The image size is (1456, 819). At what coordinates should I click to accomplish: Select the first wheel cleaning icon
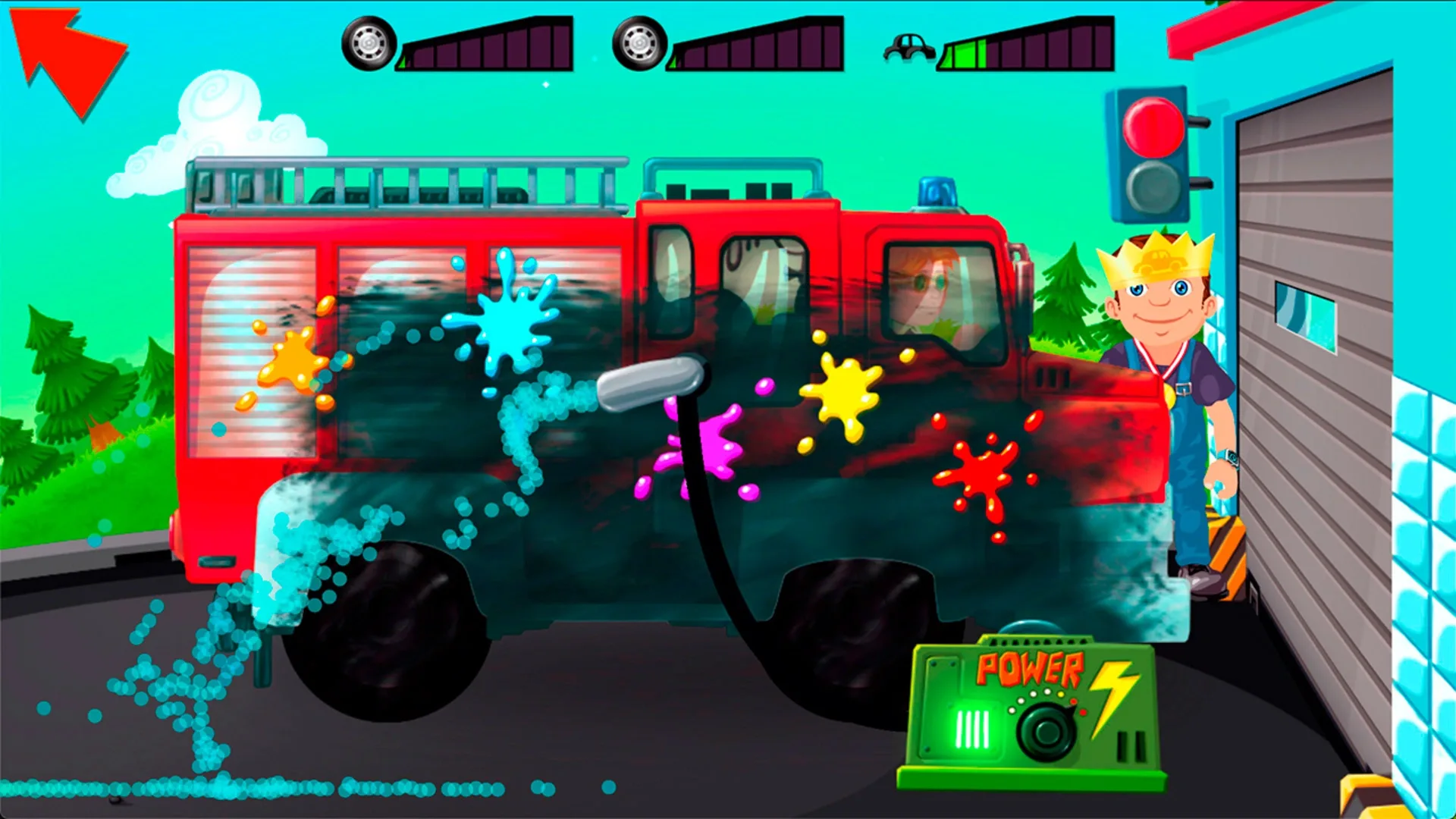pos(367,44)
